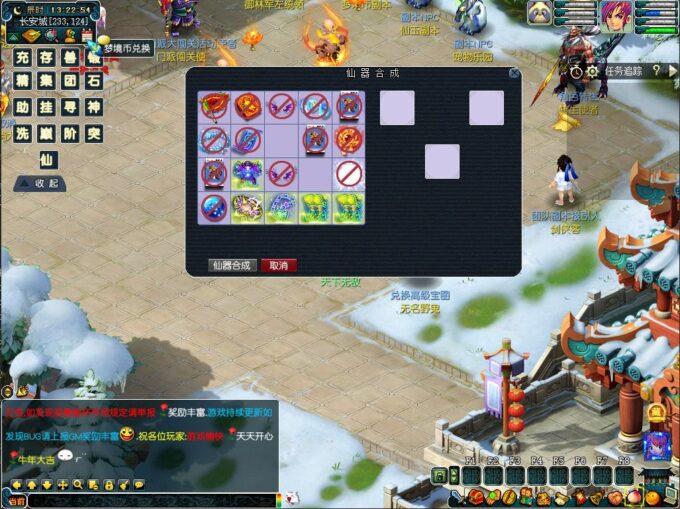This screenshot has height=509, width=680.
Task: Select the red fan item slot
Action: 214,106
